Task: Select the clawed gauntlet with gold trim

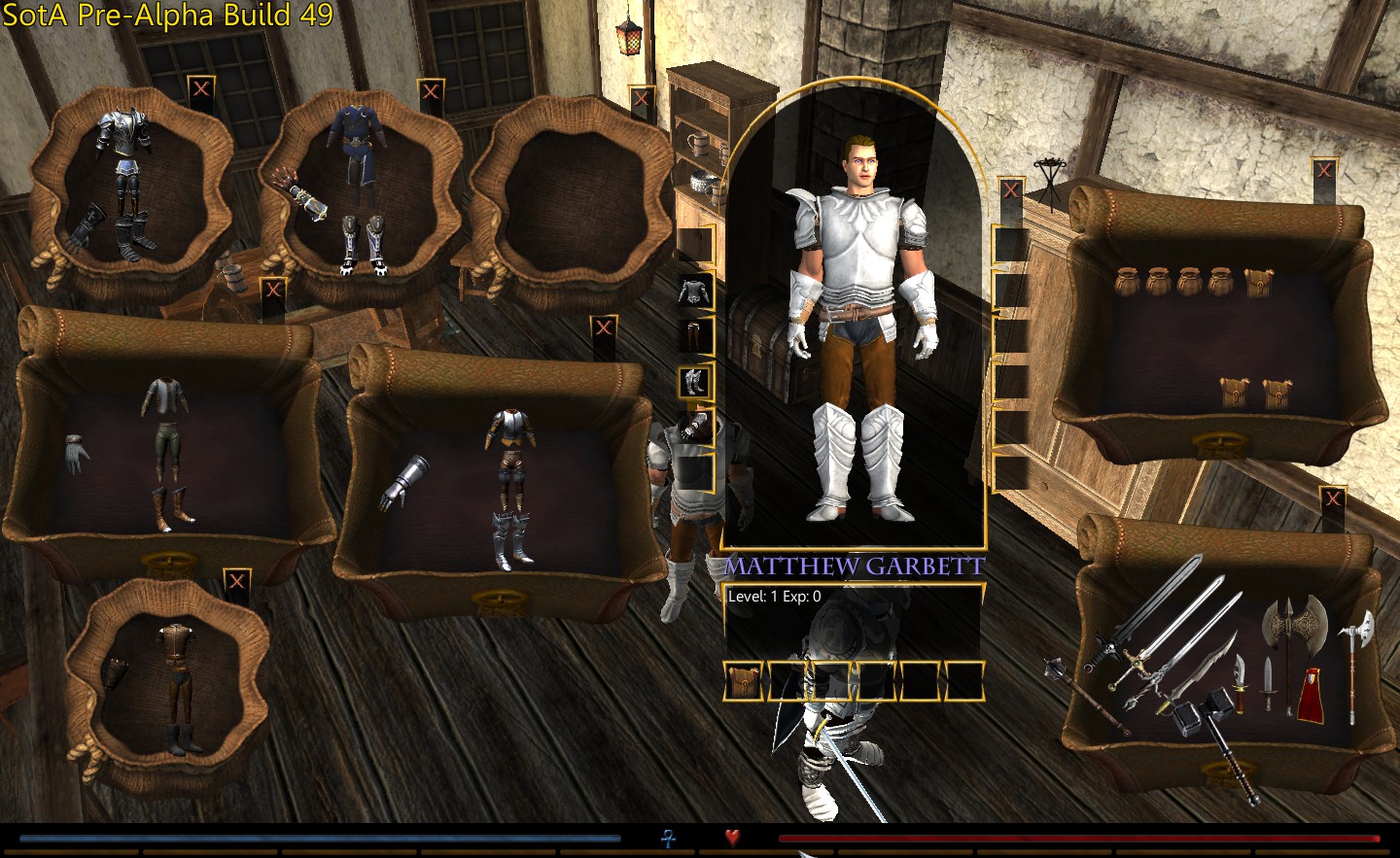Action: [303, 198]
